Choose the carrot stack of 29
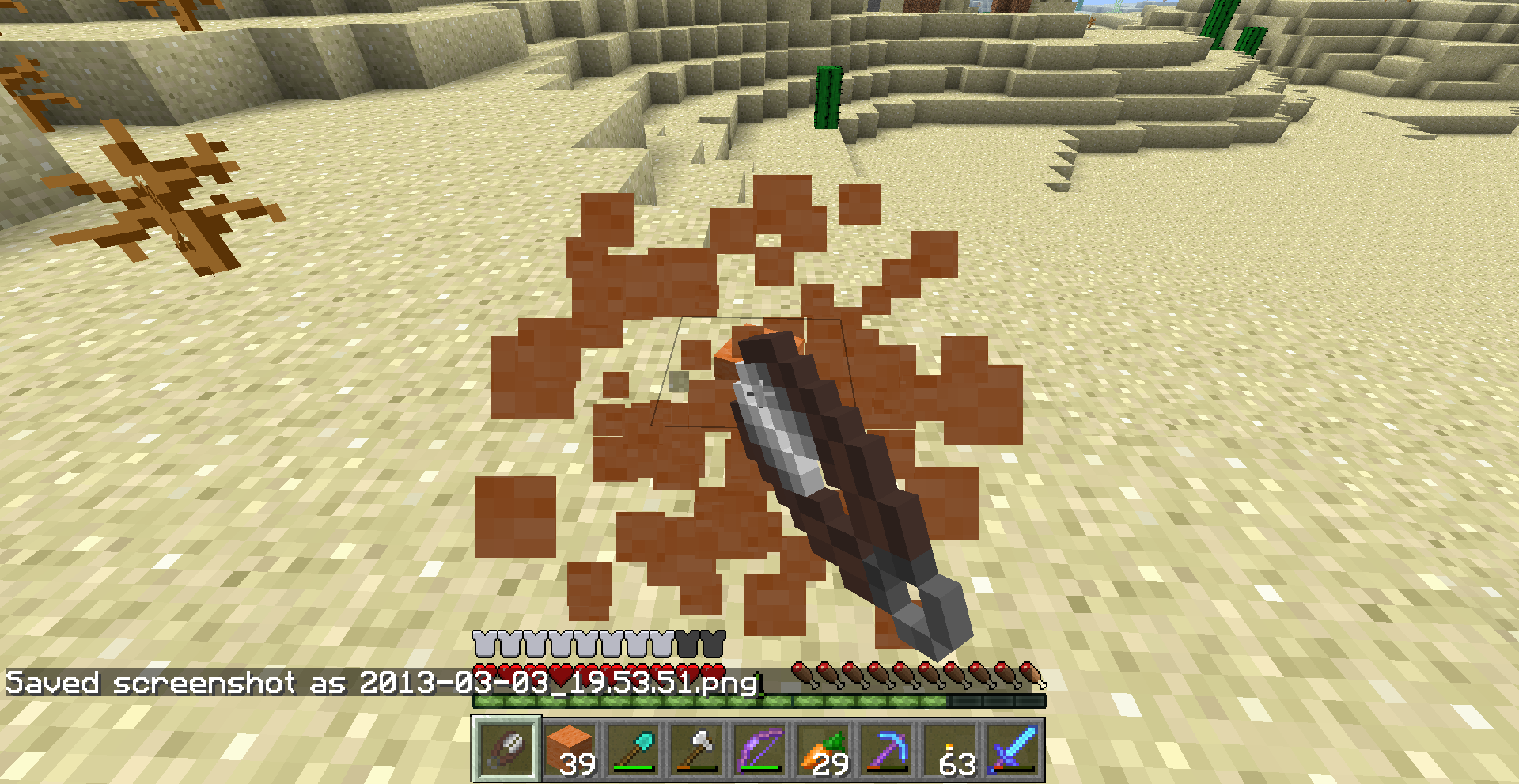This screenshot has height=784, width=1519. pos(823,748)
